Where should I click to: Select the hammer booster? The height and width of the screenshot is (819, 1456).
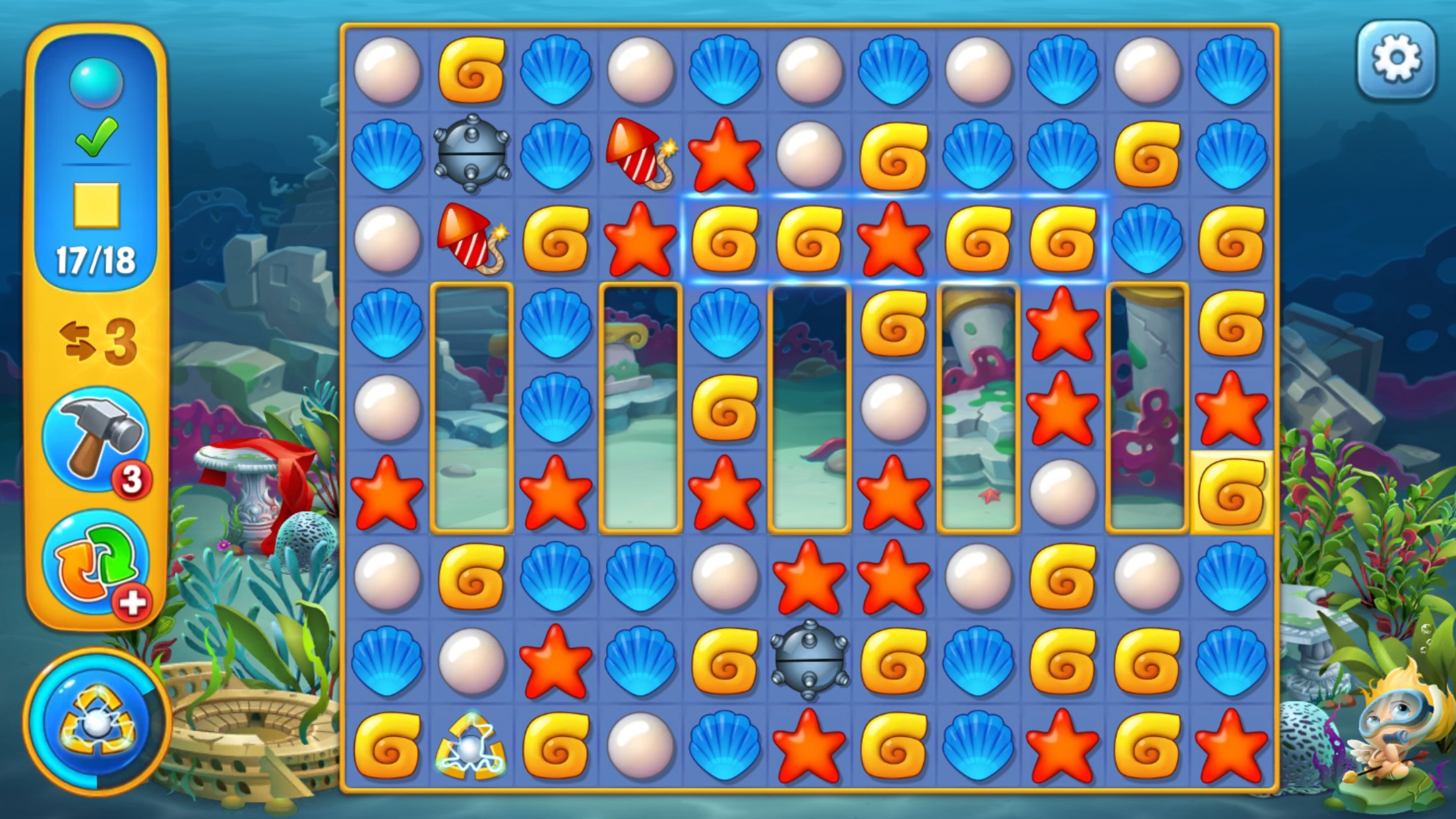point(96,439)
